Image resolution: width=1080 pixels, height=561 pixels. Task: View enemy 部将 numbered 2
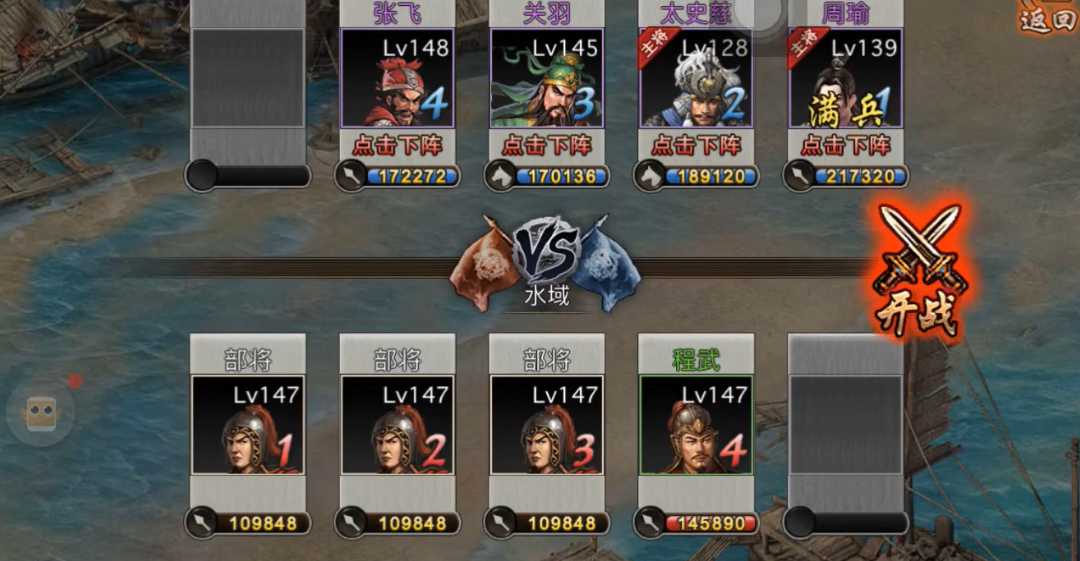[397, 424]
